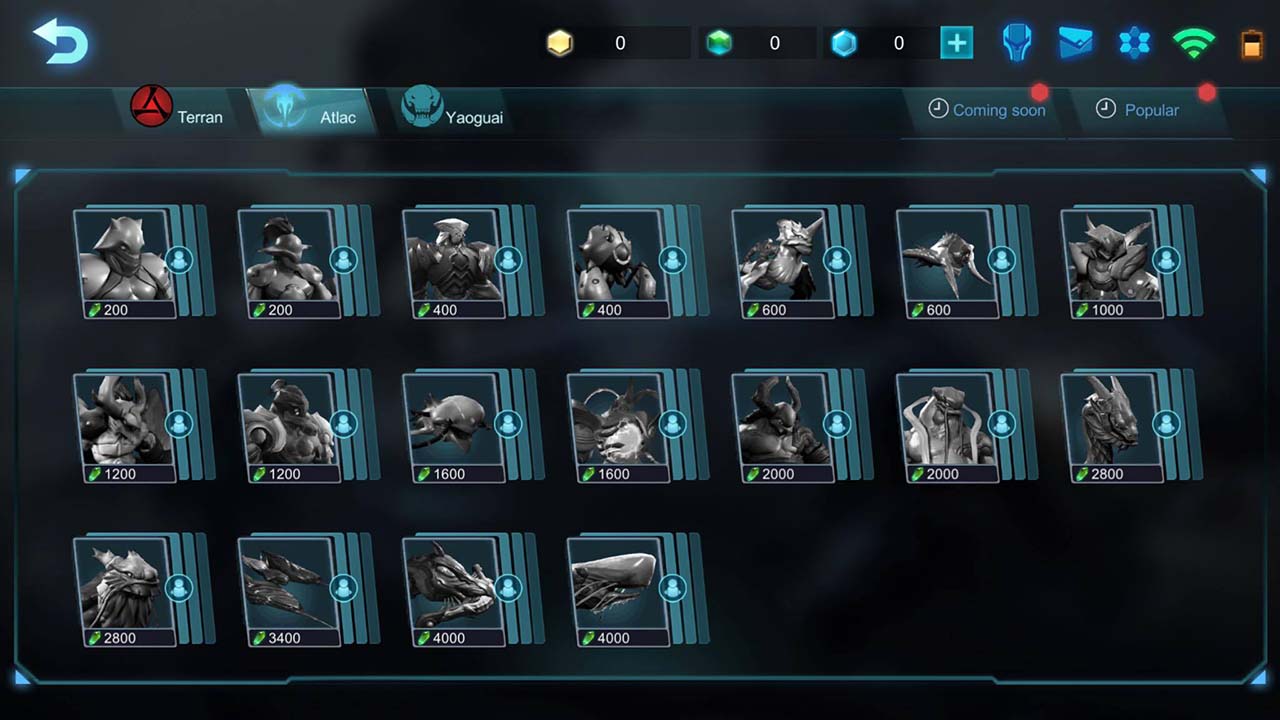Click the back arrow button
The image size is (1280, 720).
60,40
